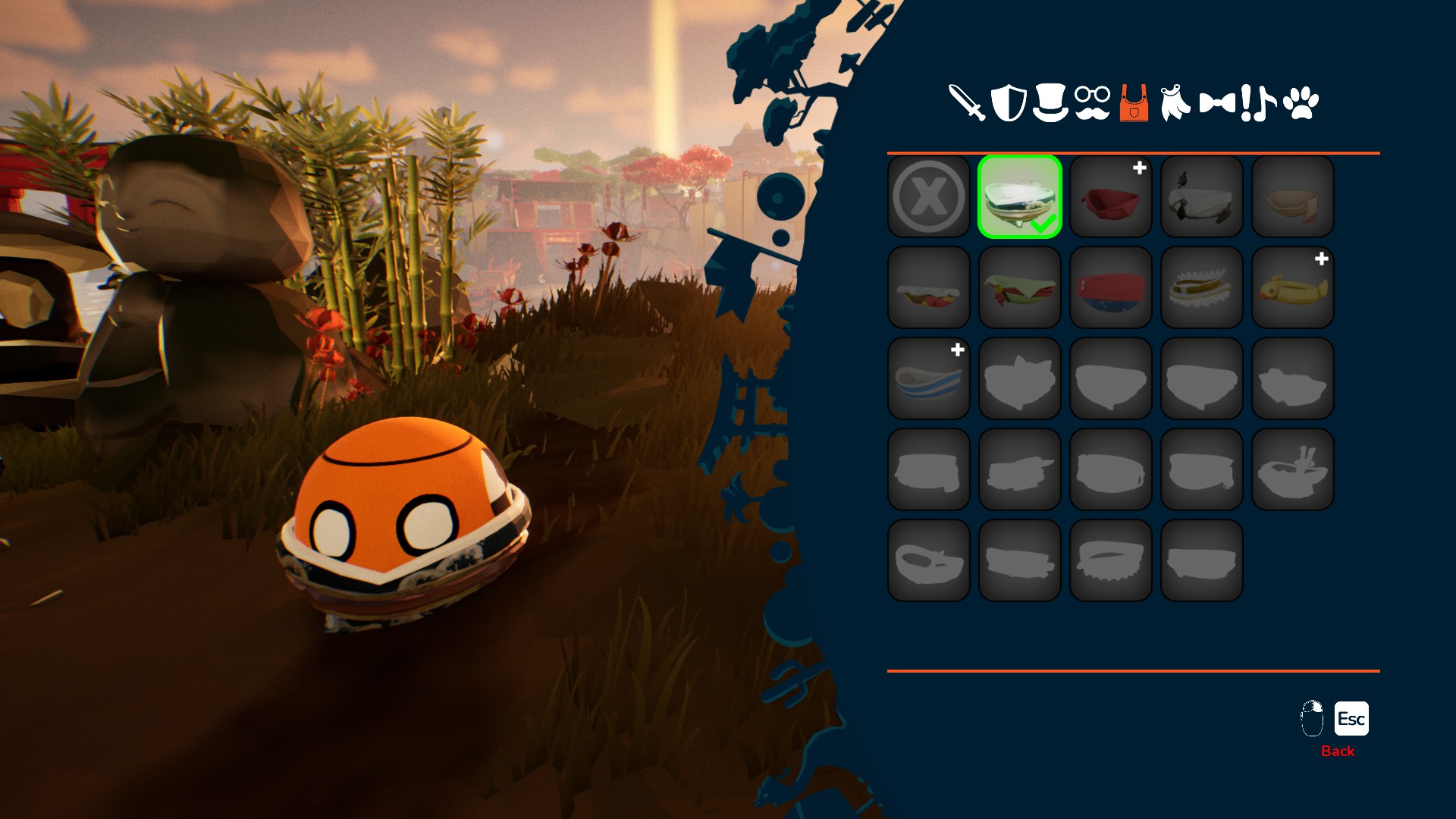Select the exclamation and music note tab
1456x819 pixels.
click(x=1258, y=103)
